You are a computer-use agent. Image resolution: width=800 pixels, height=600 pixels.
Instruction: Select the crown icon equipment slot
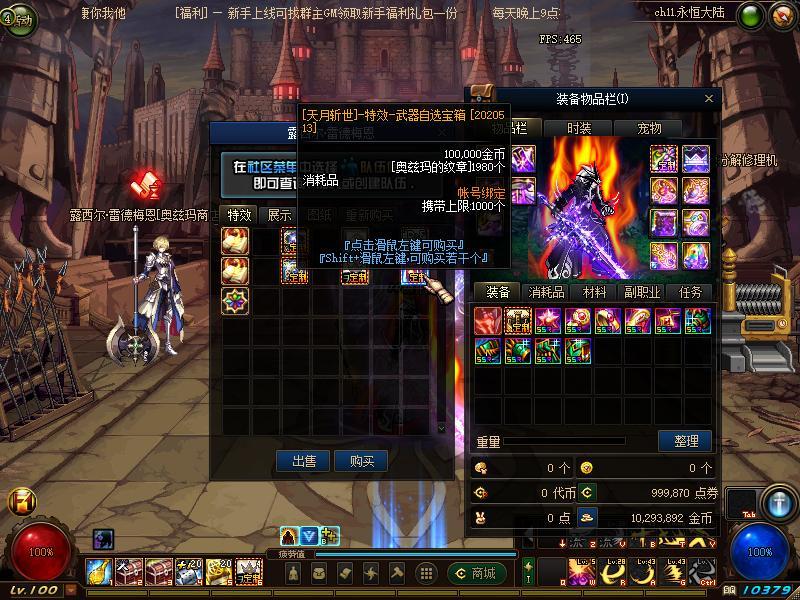696,158
